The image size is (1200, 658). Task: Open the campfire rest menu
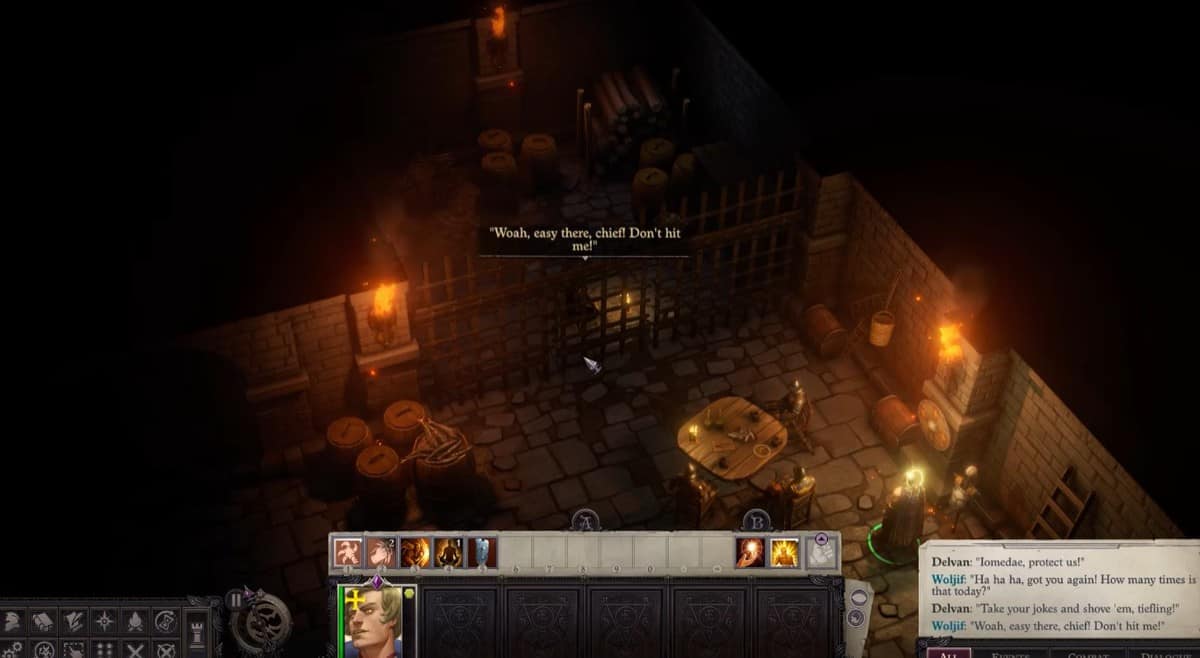coord(135,622)
